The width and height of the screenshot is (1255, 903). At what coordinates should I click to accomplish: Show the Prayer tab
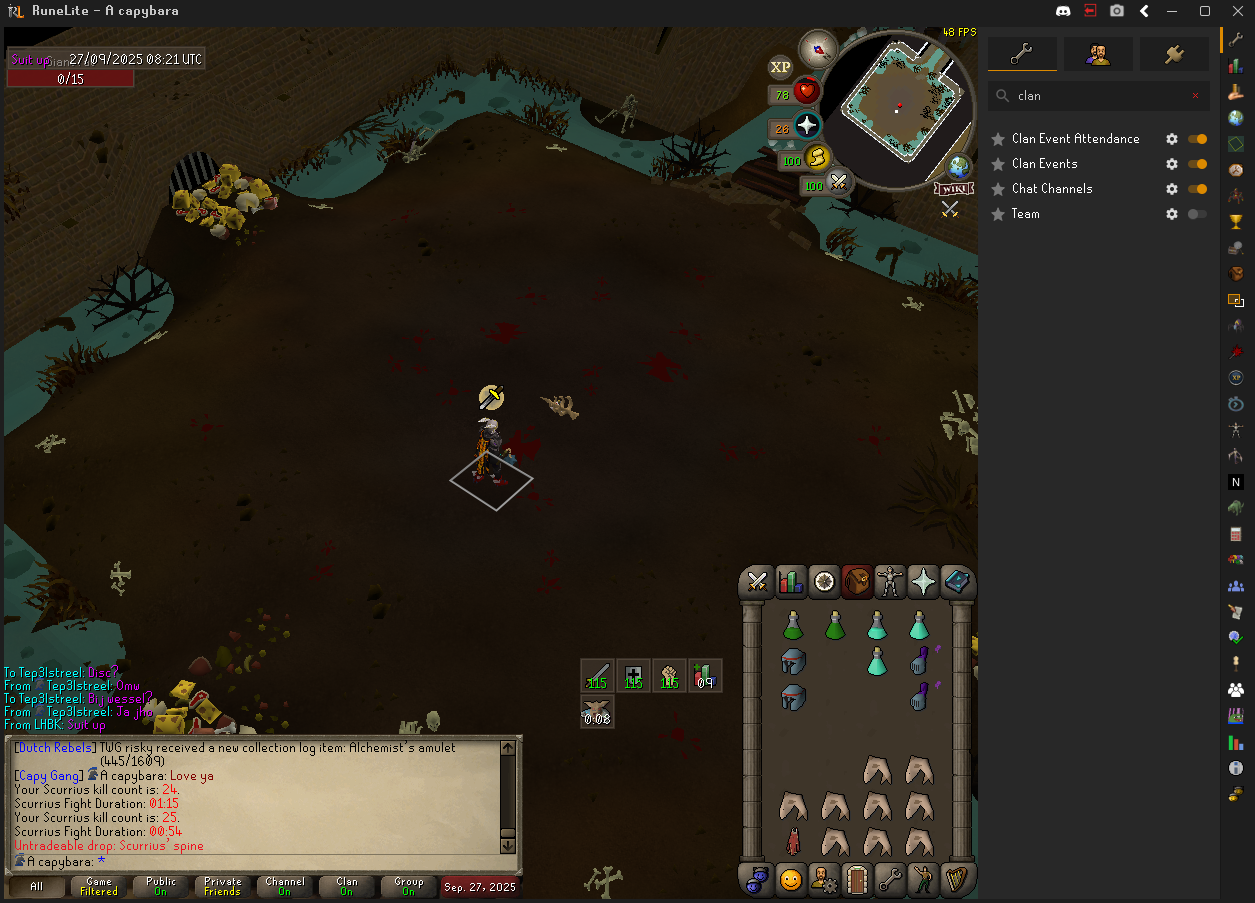pyautogui.click(x=923, y=581)
